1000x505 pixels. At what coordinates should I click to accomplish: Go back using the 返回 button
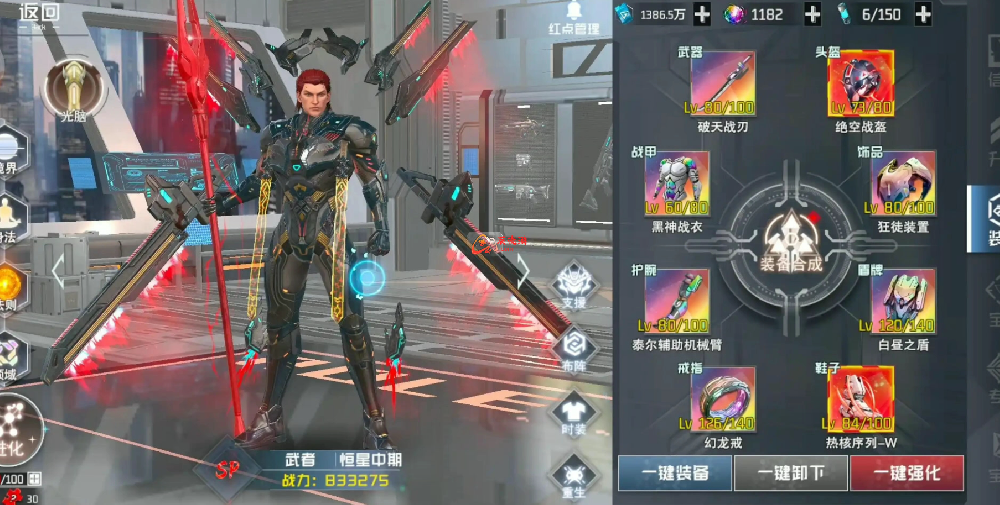pos(39,14)
